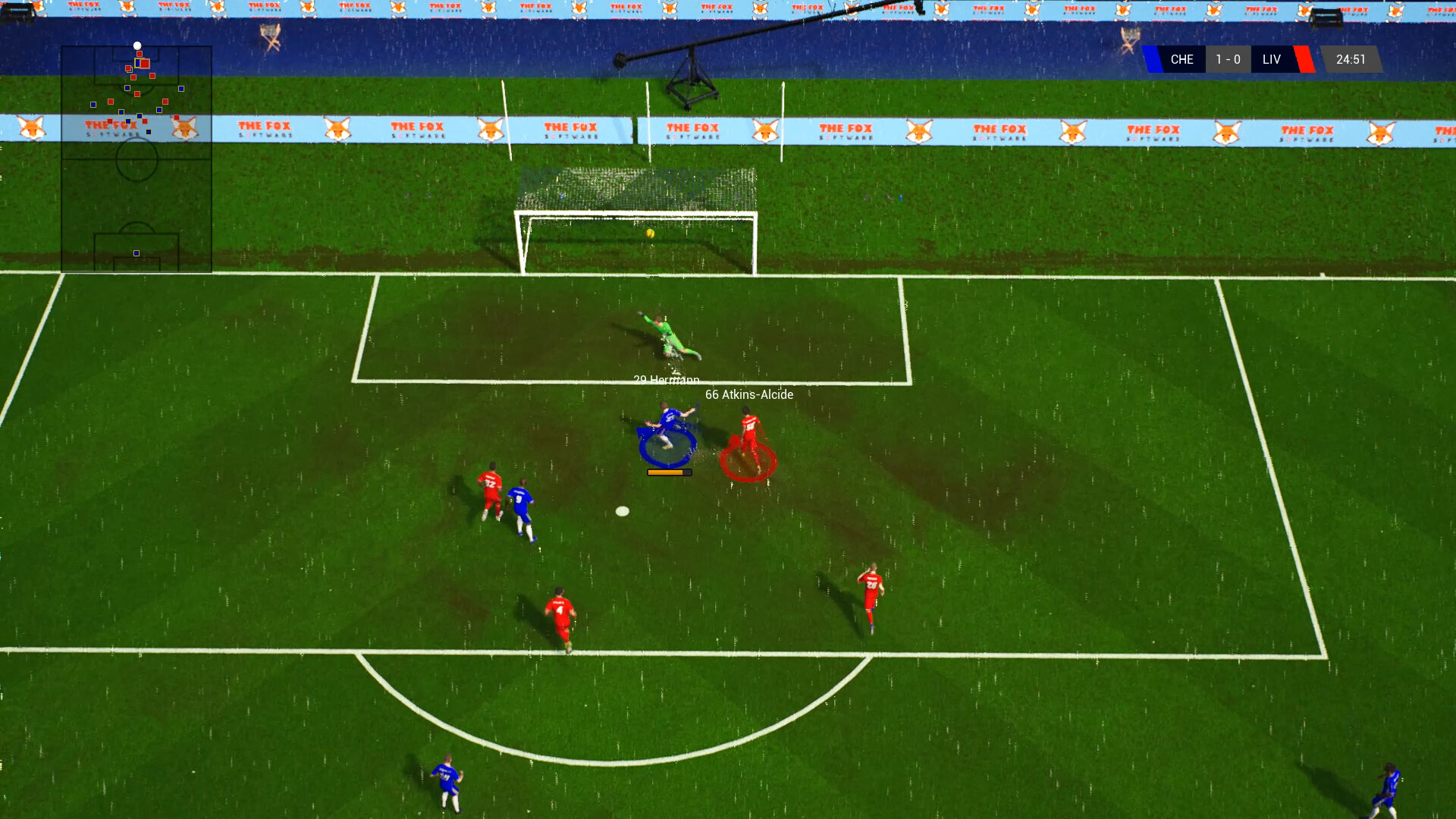Expand the minimap pitch overview
This screenshot has width=1456, height=819.
136,159
